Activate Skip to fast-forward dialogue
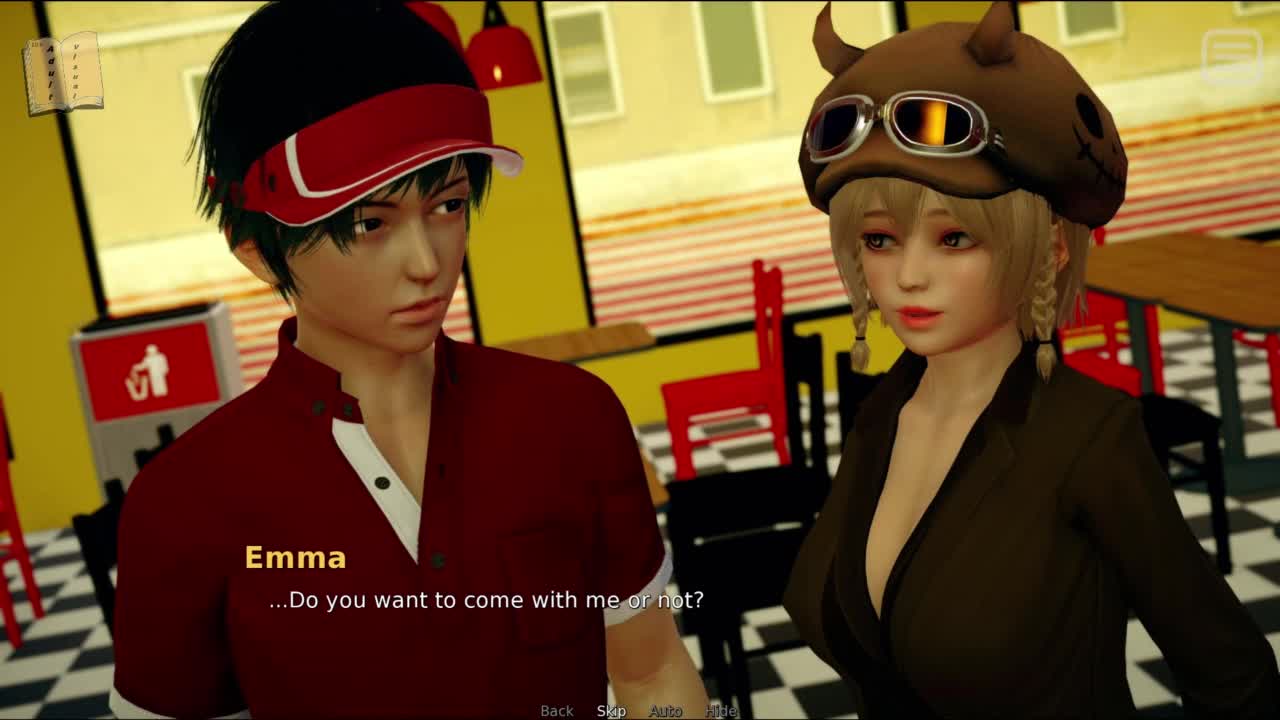The height and width of the screenshot is (720, 1280). click(611, 711)
